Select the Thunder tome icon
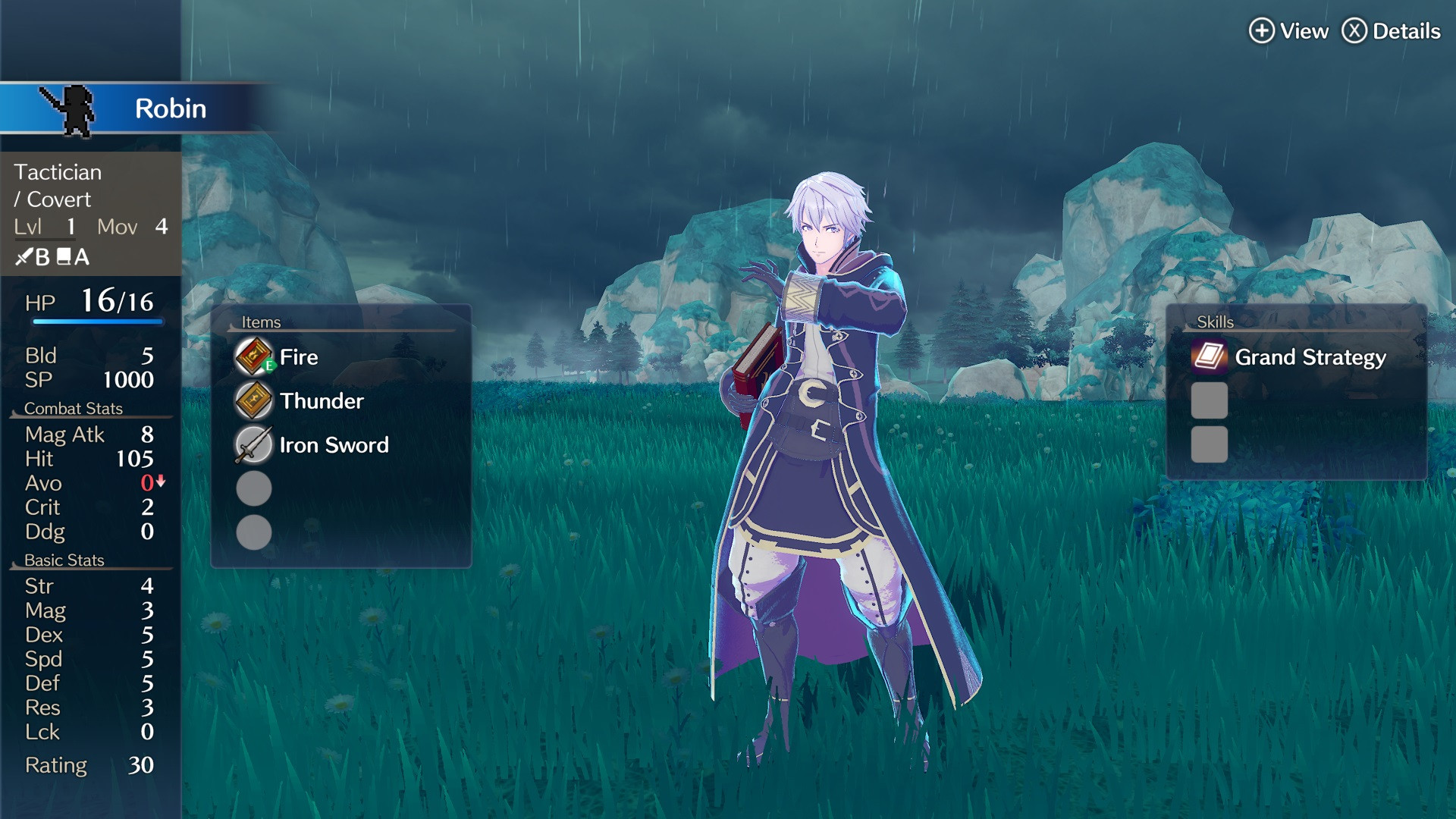 coord(255,400)
